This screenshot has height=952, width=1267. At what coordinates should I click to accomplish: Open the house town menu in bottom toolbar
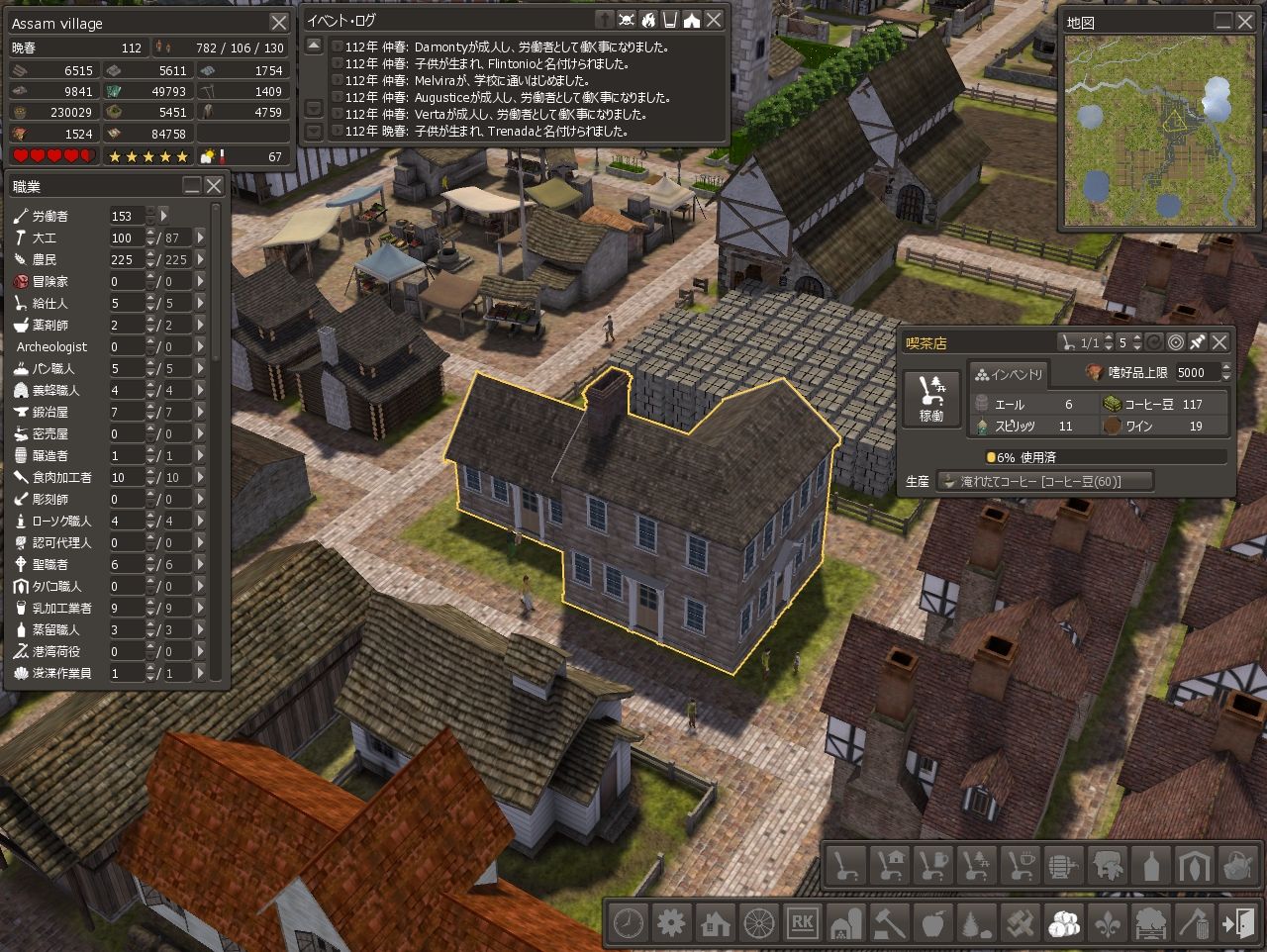[714, 921]
